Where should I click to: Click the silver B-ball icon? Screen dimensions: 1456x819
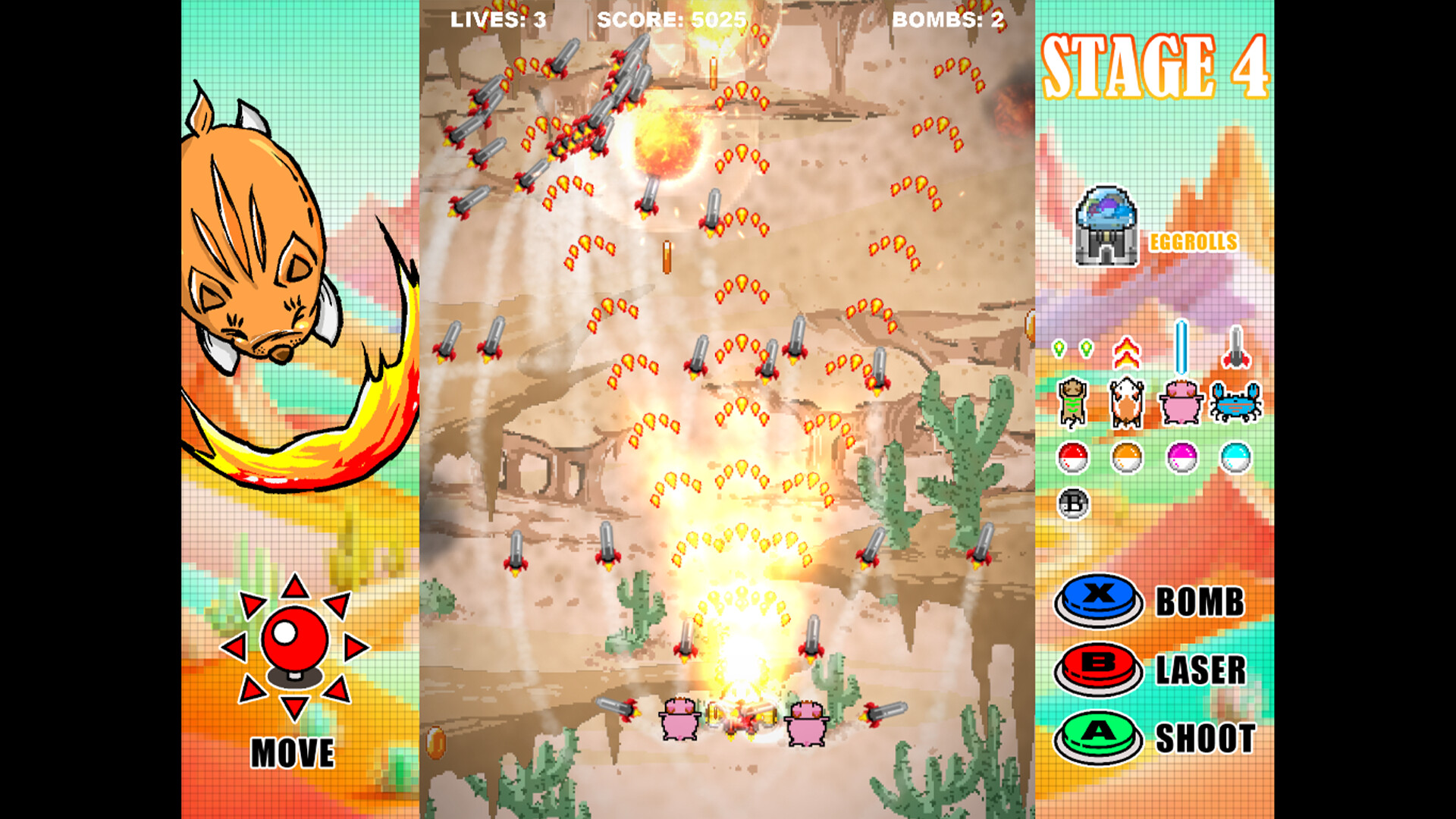pos(1072,505)
